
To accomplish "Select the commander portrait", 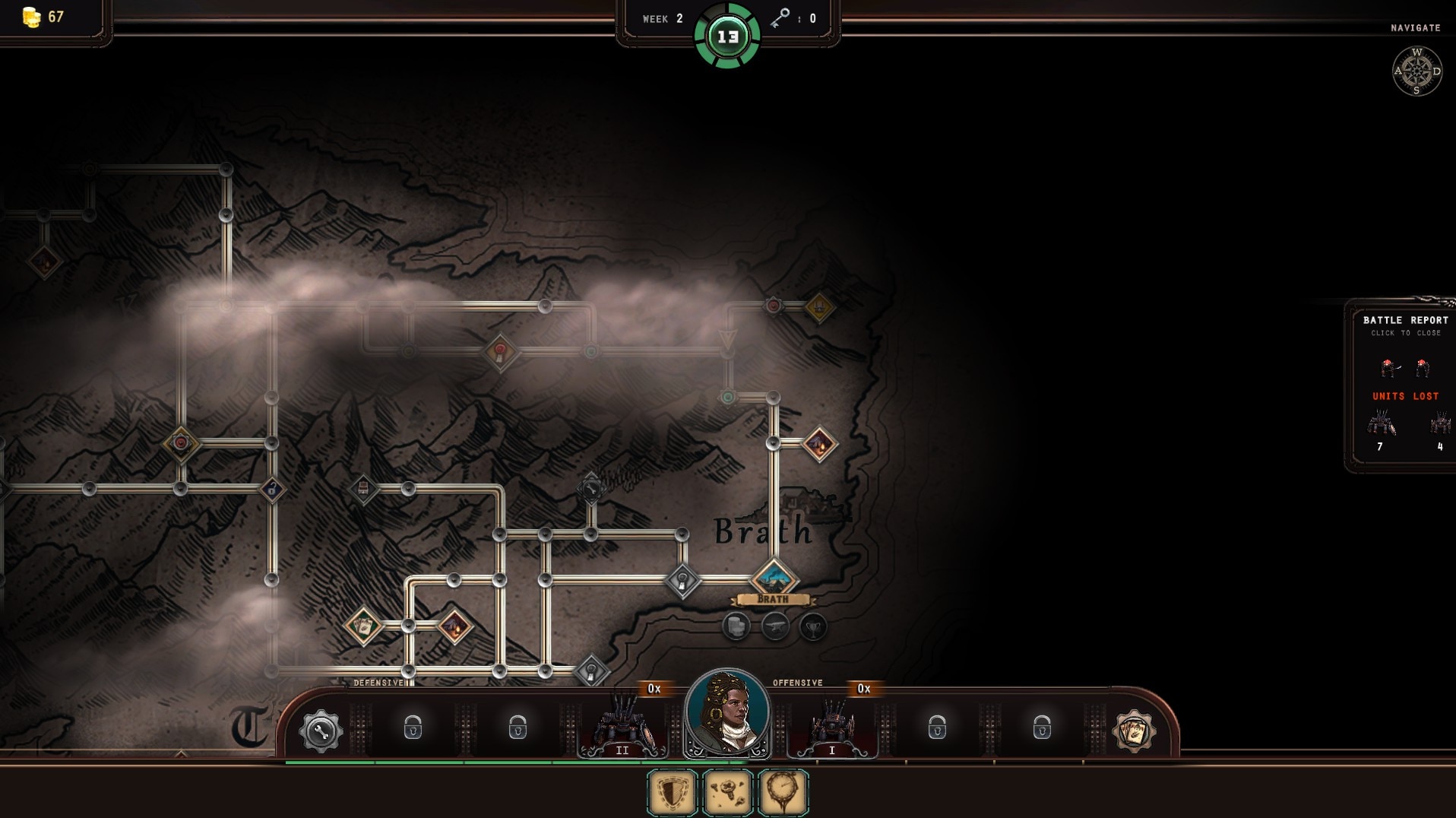I will click(x=727, y=714).
